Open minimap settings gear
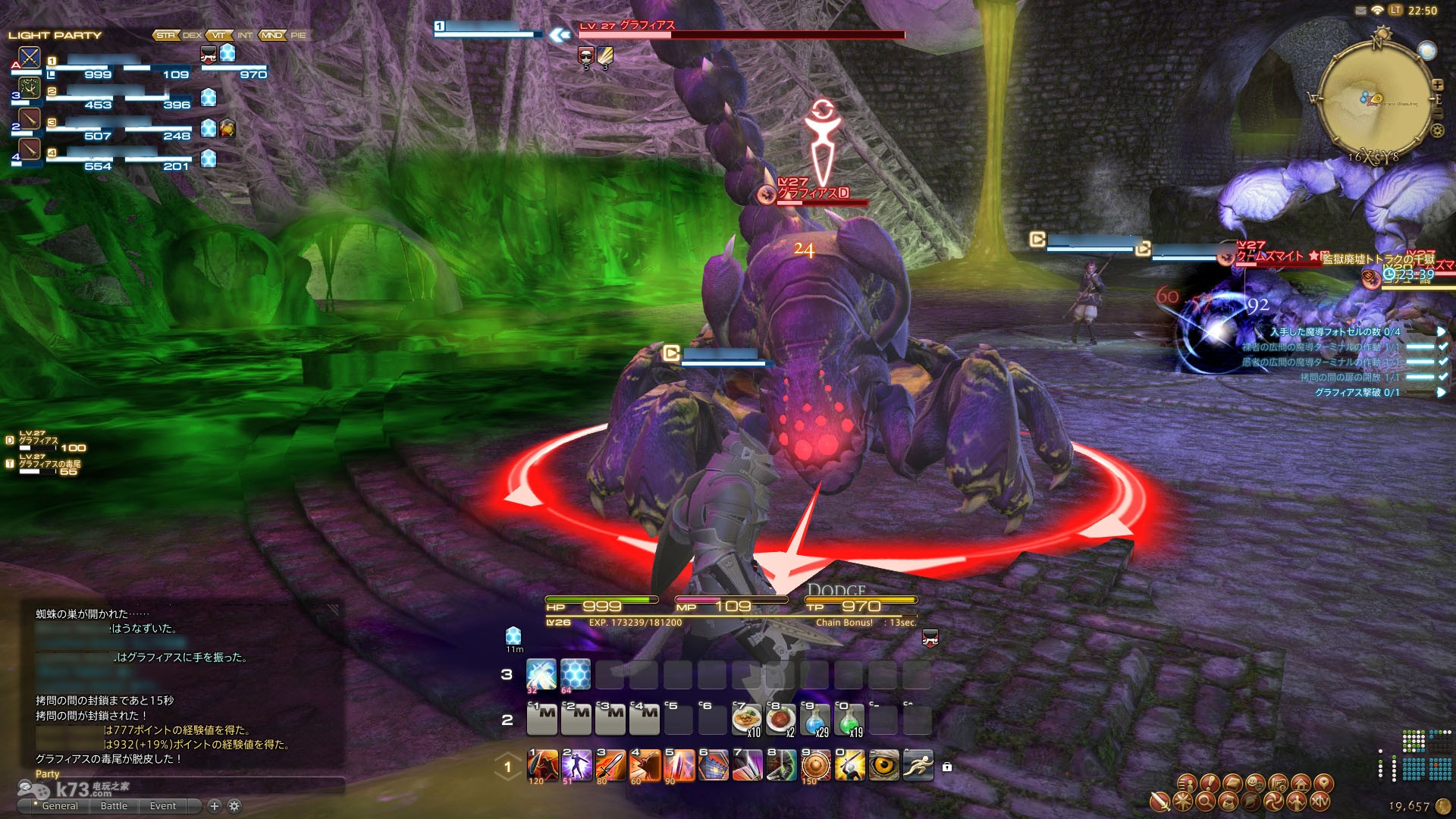Screen dimensions: 1456x819 point(1437,130)
